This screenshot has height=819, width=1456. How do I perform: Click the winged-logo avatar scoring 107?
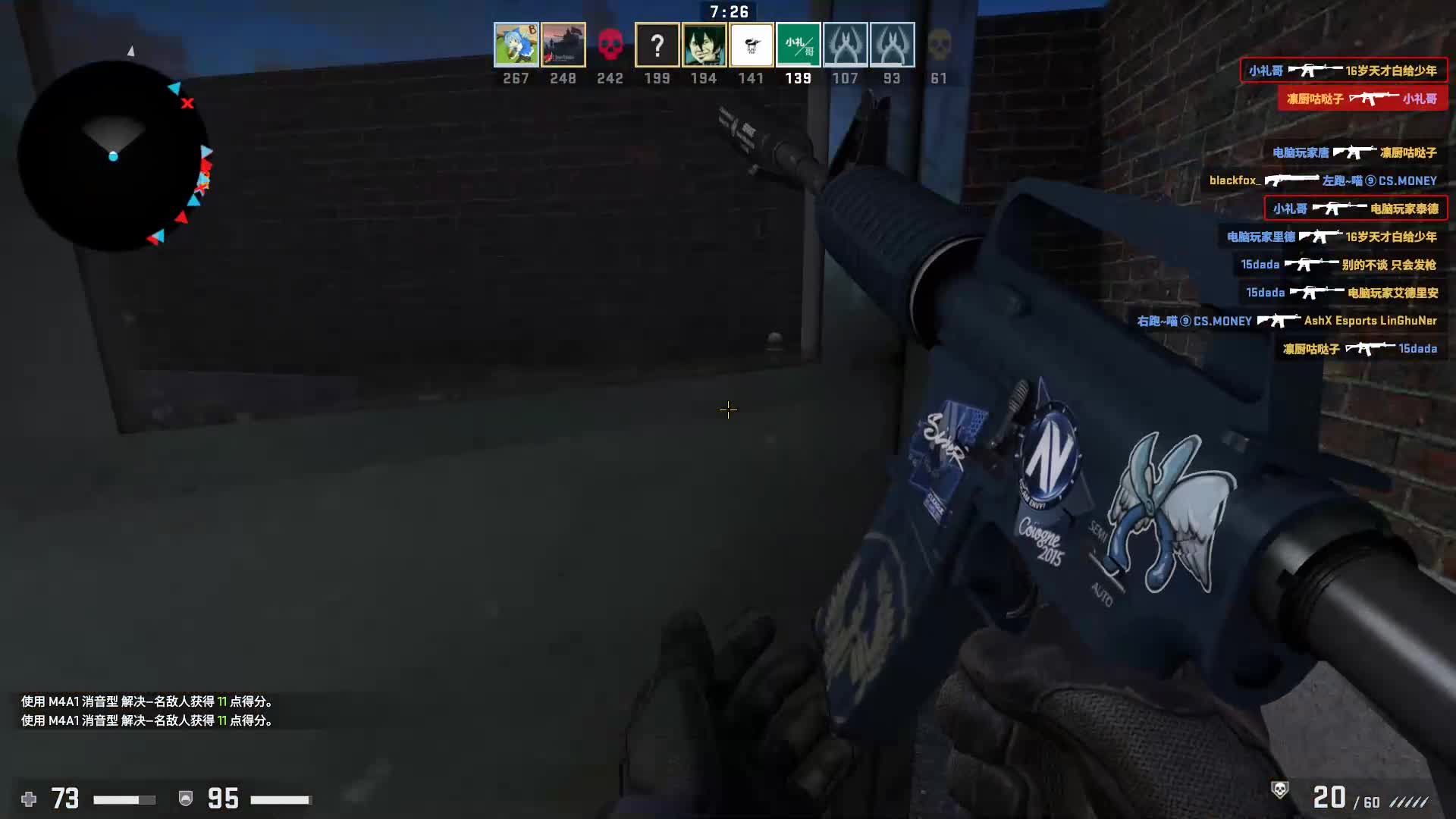pos(846,45)
